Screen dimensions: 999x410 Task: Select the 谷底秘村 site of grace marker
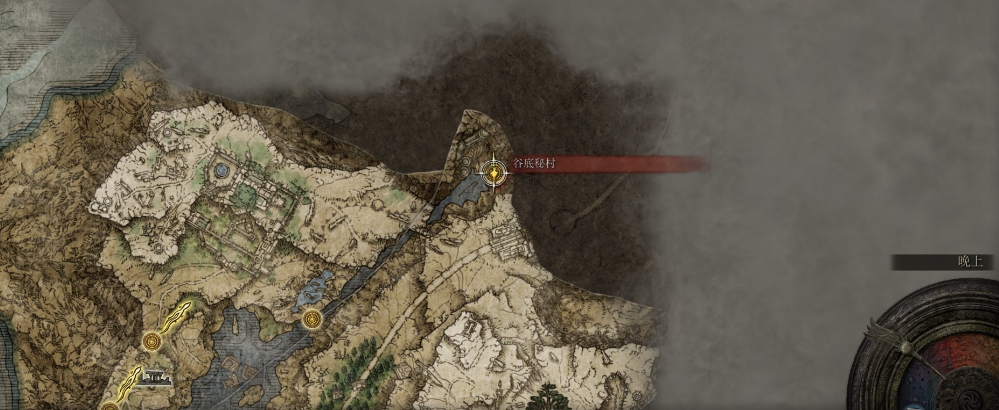point(493,172)
